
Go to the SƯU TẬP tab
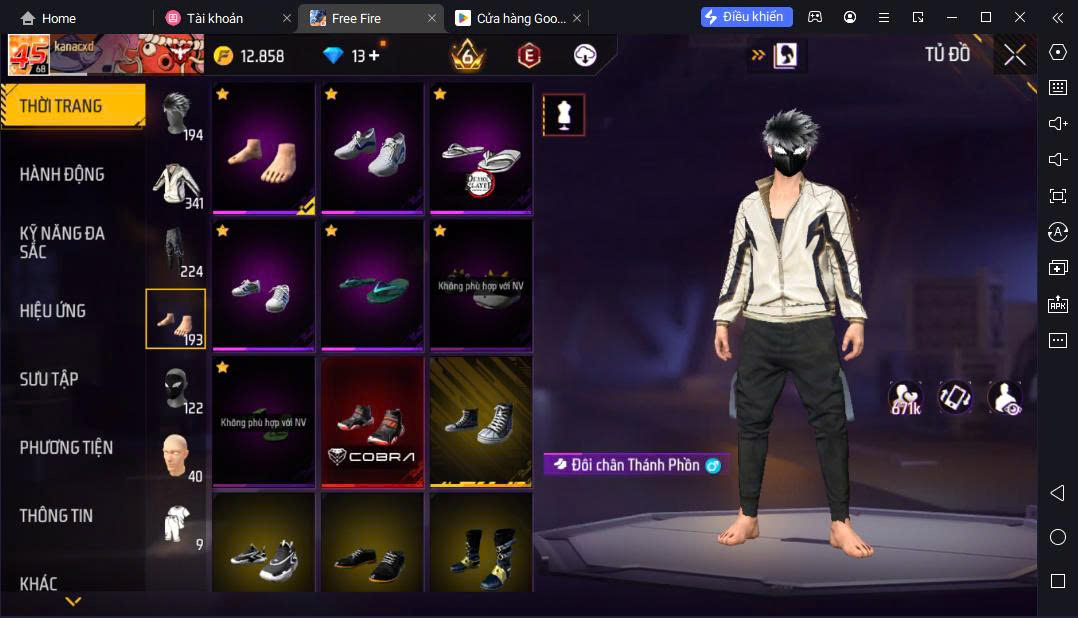click(49, 379)
